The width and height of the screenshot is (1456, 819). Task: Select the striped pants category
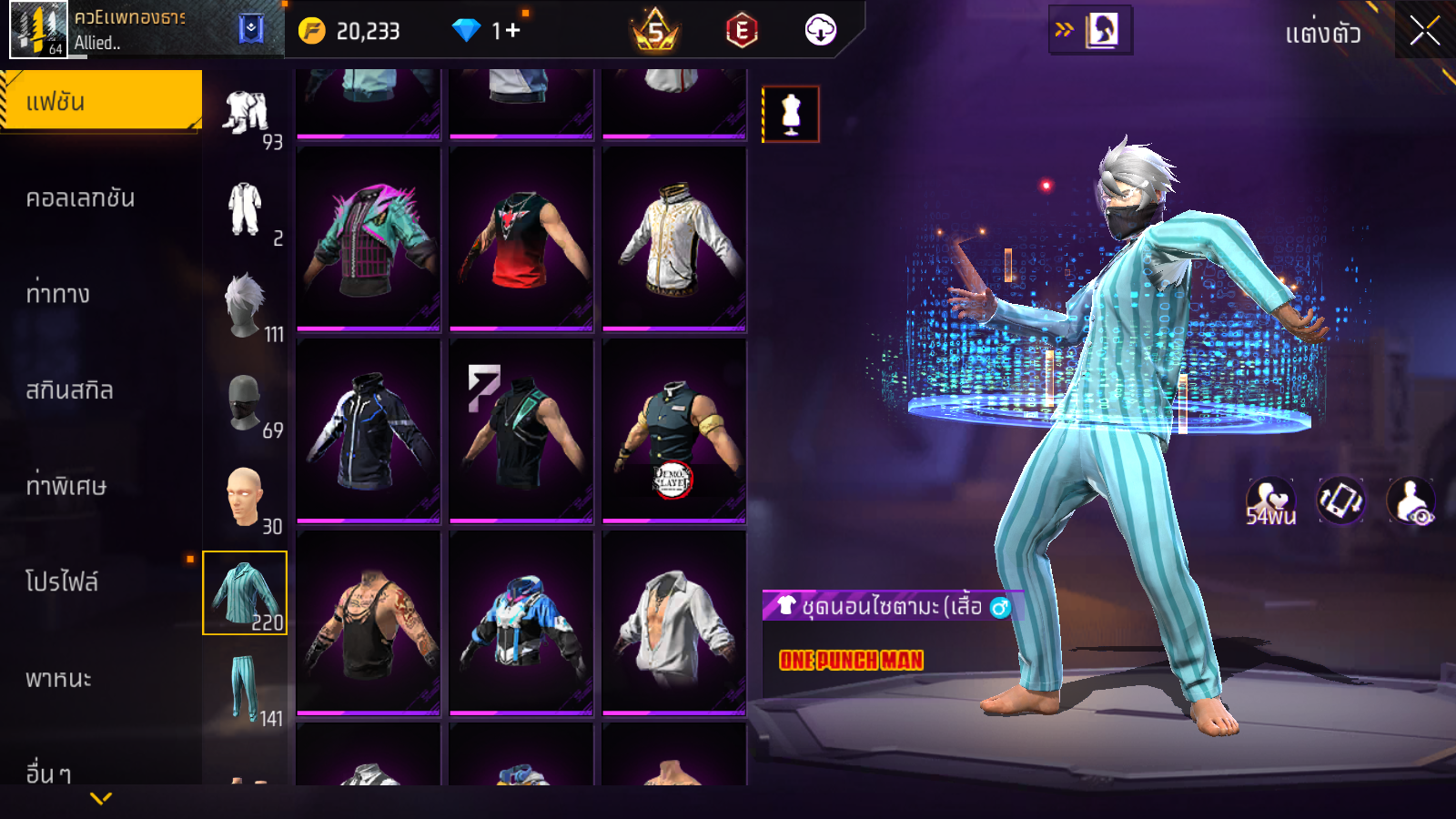(245, 689)
